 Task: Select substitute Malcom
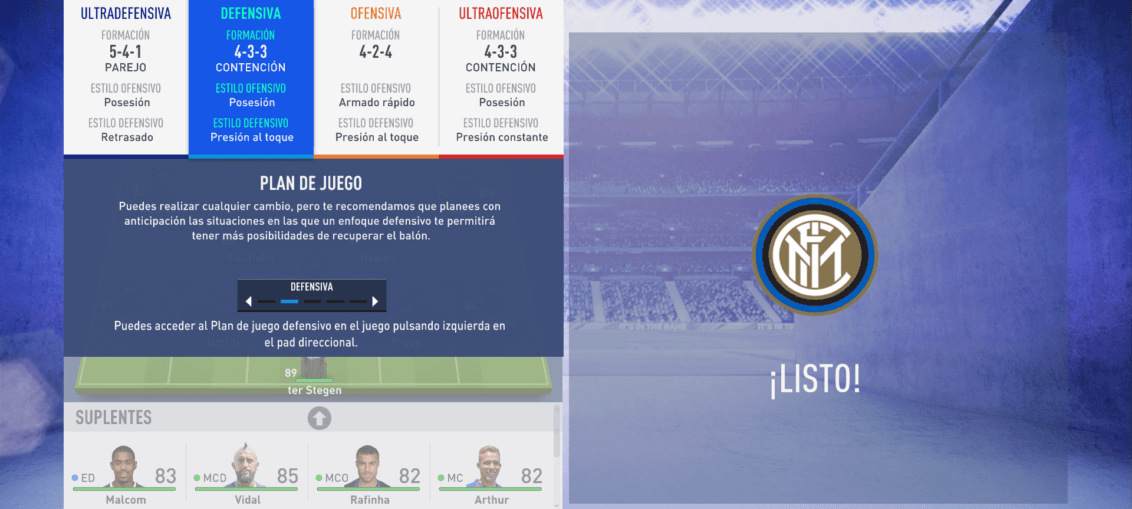coord(125,474)
